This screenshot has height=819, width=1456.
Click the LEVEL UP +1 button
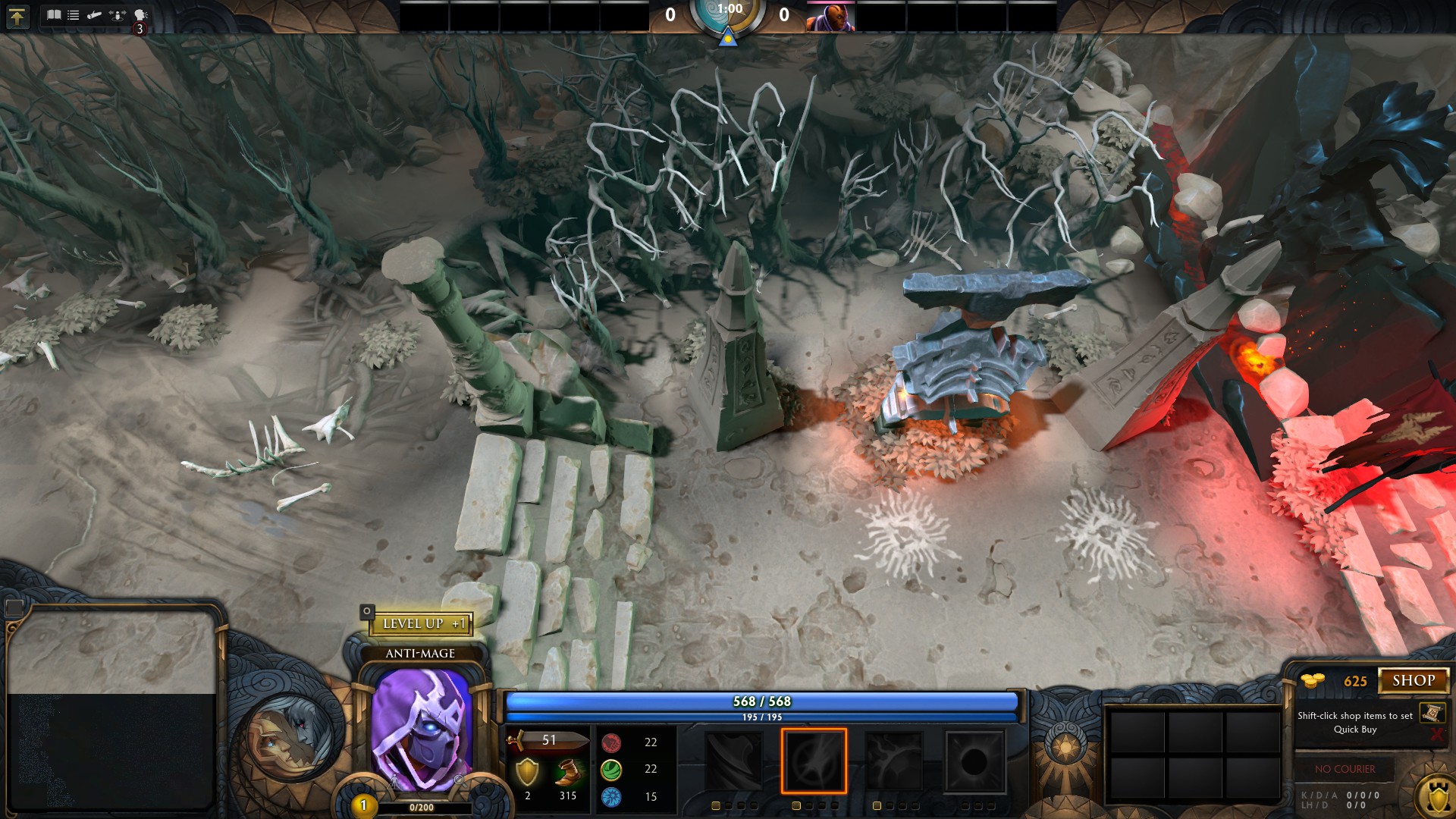click(422, 624)
